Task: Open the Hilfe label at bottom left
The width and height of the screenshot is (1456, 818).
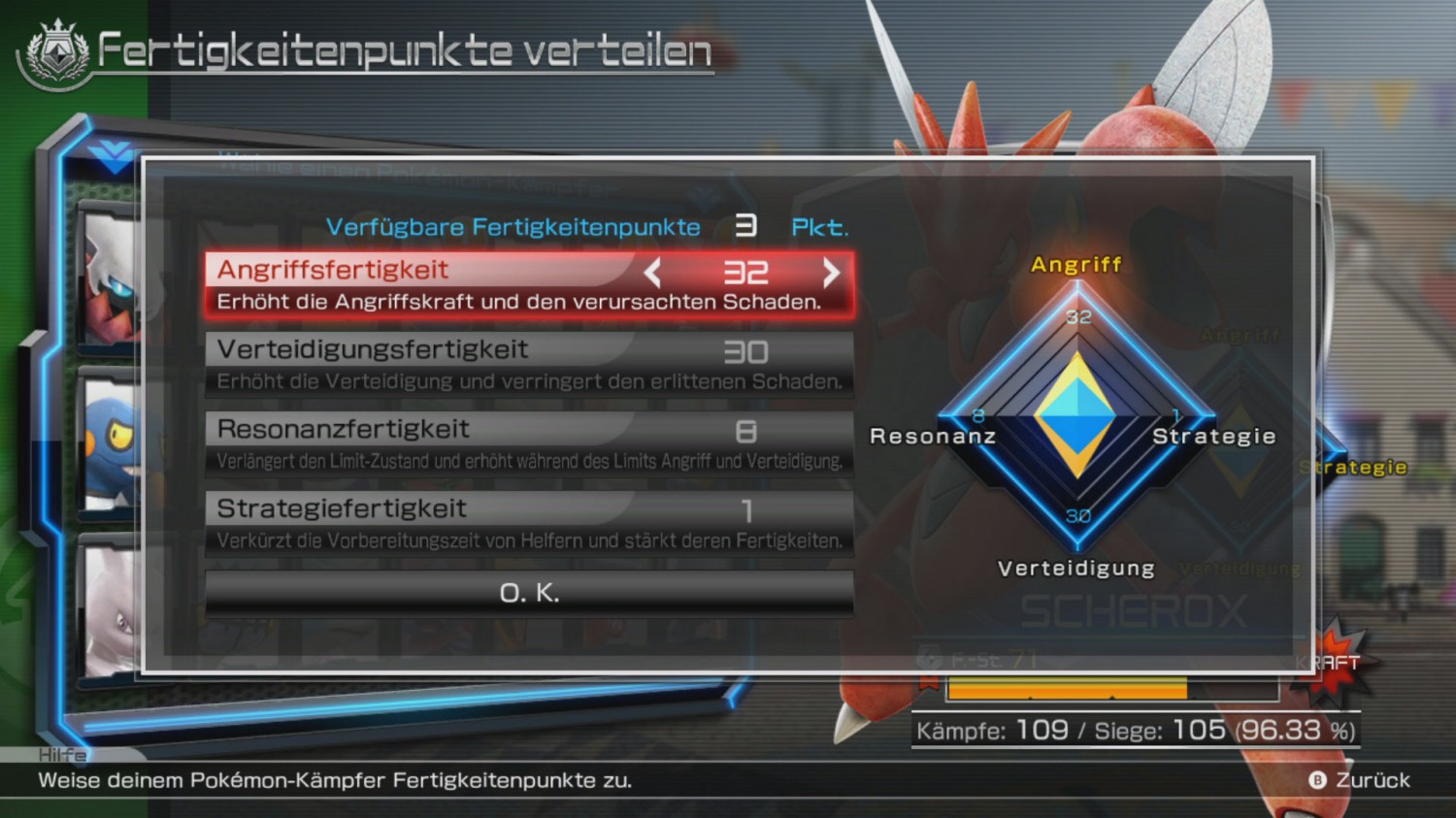Action: [60, 755]
